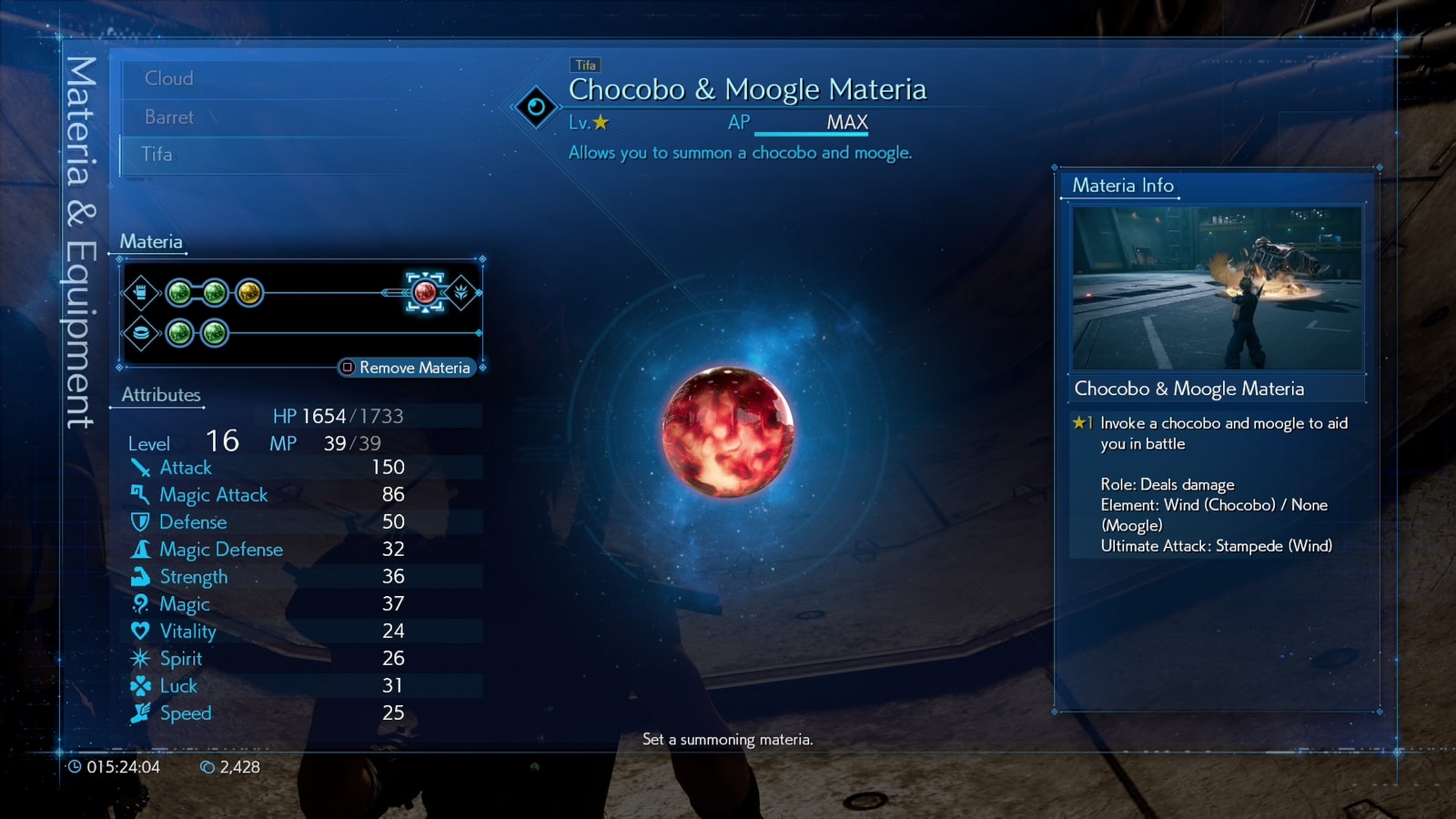Click the Luck clover stat icon

[139, 685]
